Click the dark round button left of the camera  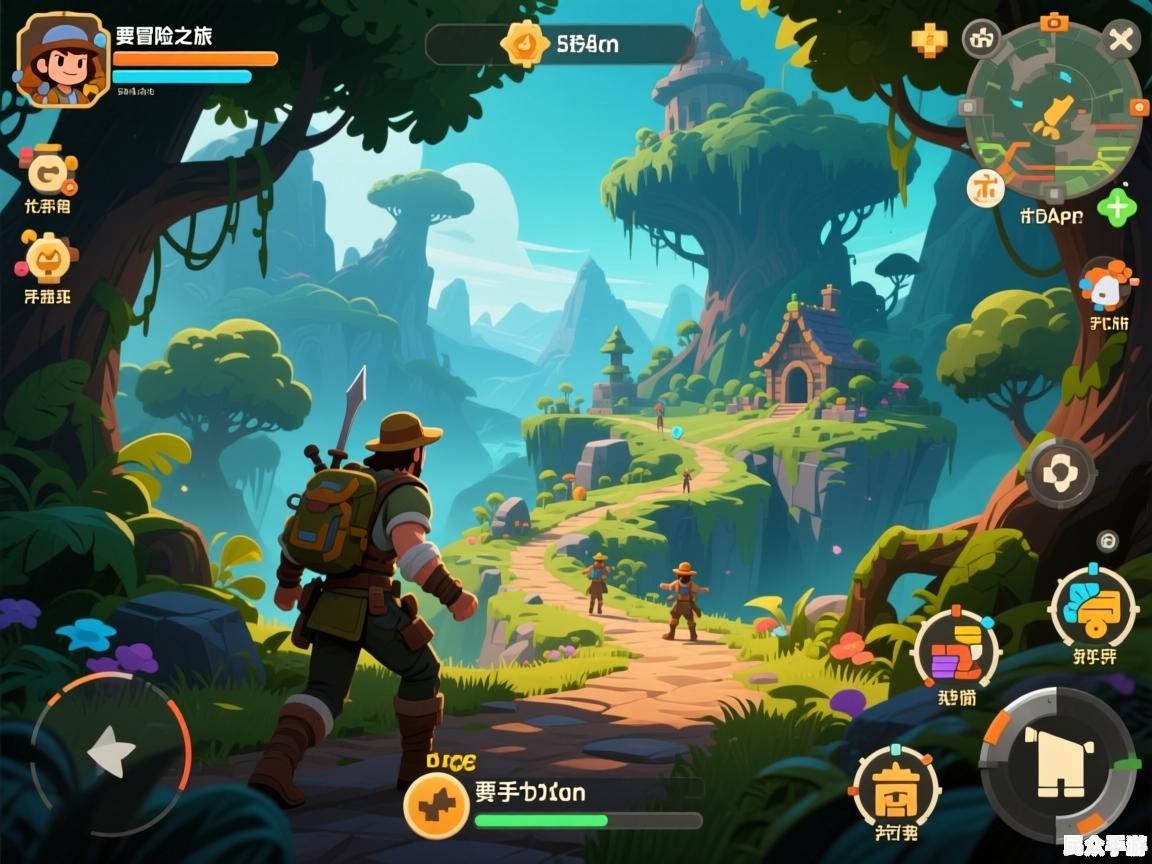pos(982,40)
